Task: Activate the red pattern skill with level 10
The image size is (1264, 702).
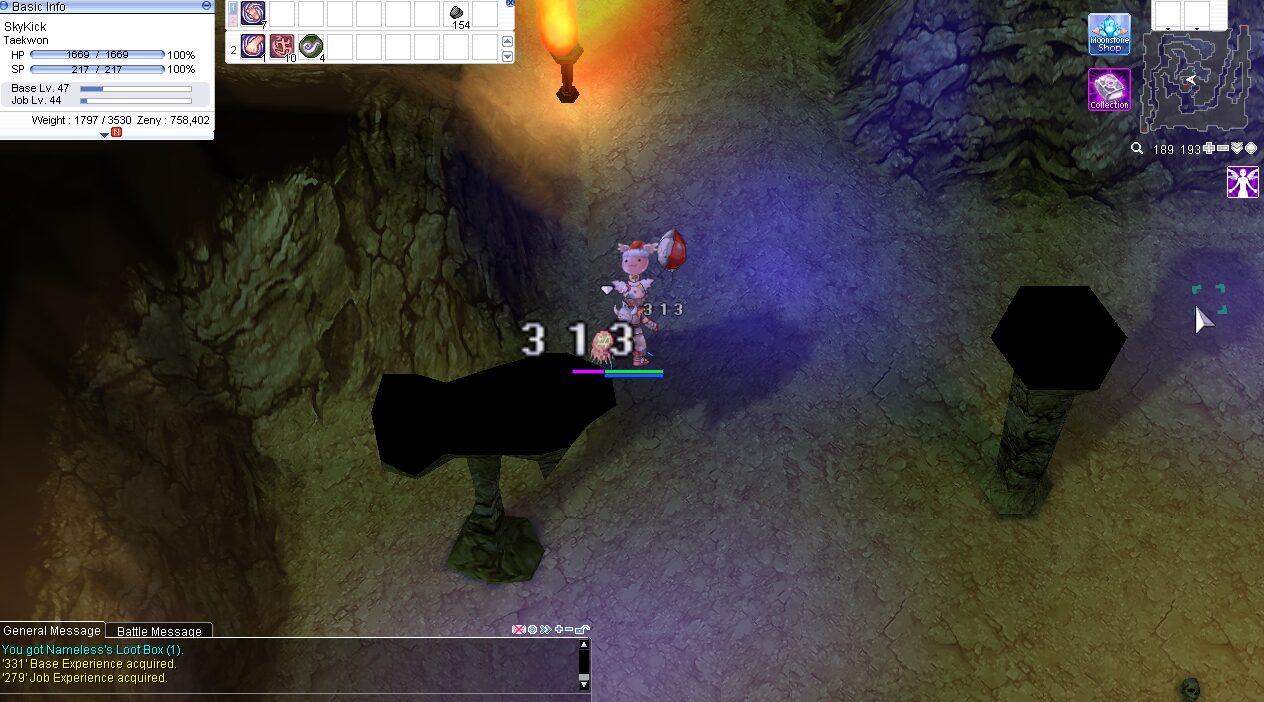Action: tap(282, 46)
